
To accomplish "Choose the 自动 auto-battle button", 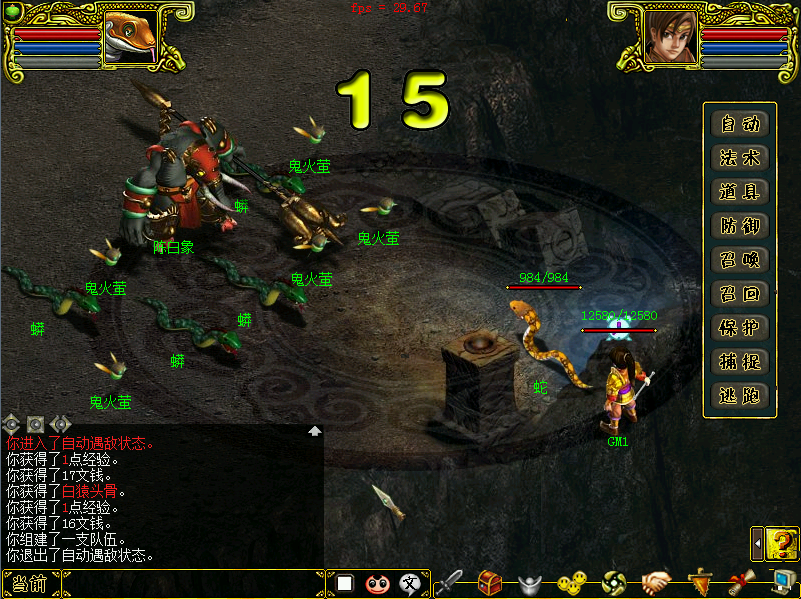I will [x=740, y=124].
